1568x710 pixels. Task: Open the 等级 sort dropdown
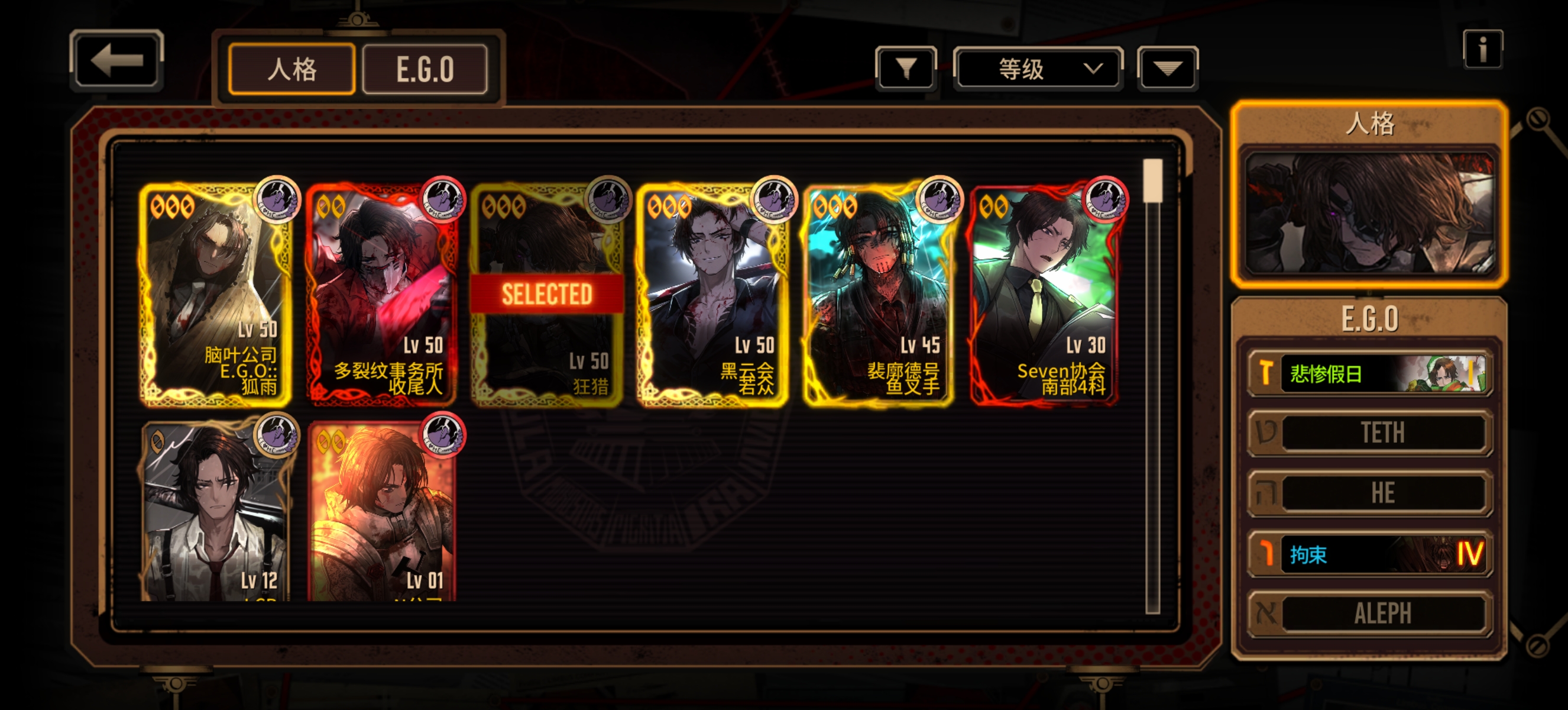[x=1037, y=68]
